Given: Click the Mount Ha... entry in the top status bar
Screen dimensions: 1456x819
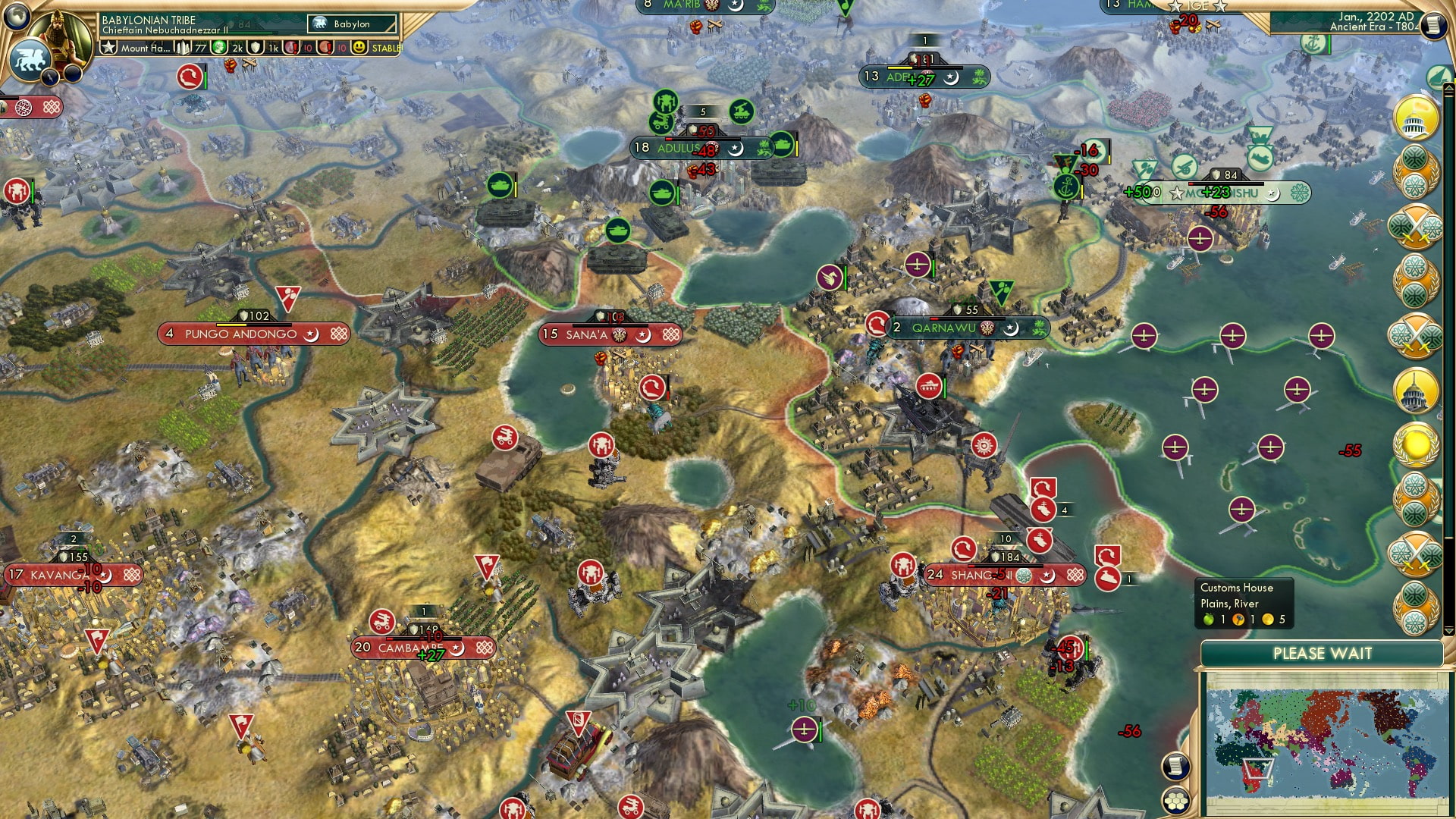Looking at the screenshot, I should pyautogui.click(x=146, y=49).
